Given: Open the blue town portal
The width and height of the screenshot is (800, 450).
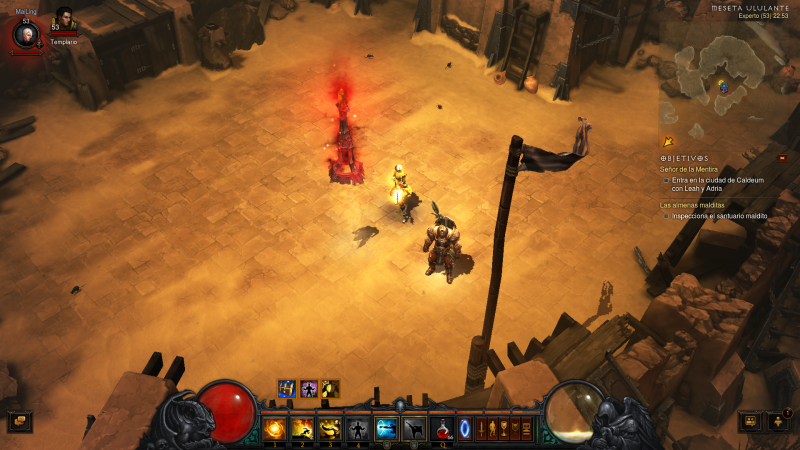Looking at the screenshot, I should point(464,429).
